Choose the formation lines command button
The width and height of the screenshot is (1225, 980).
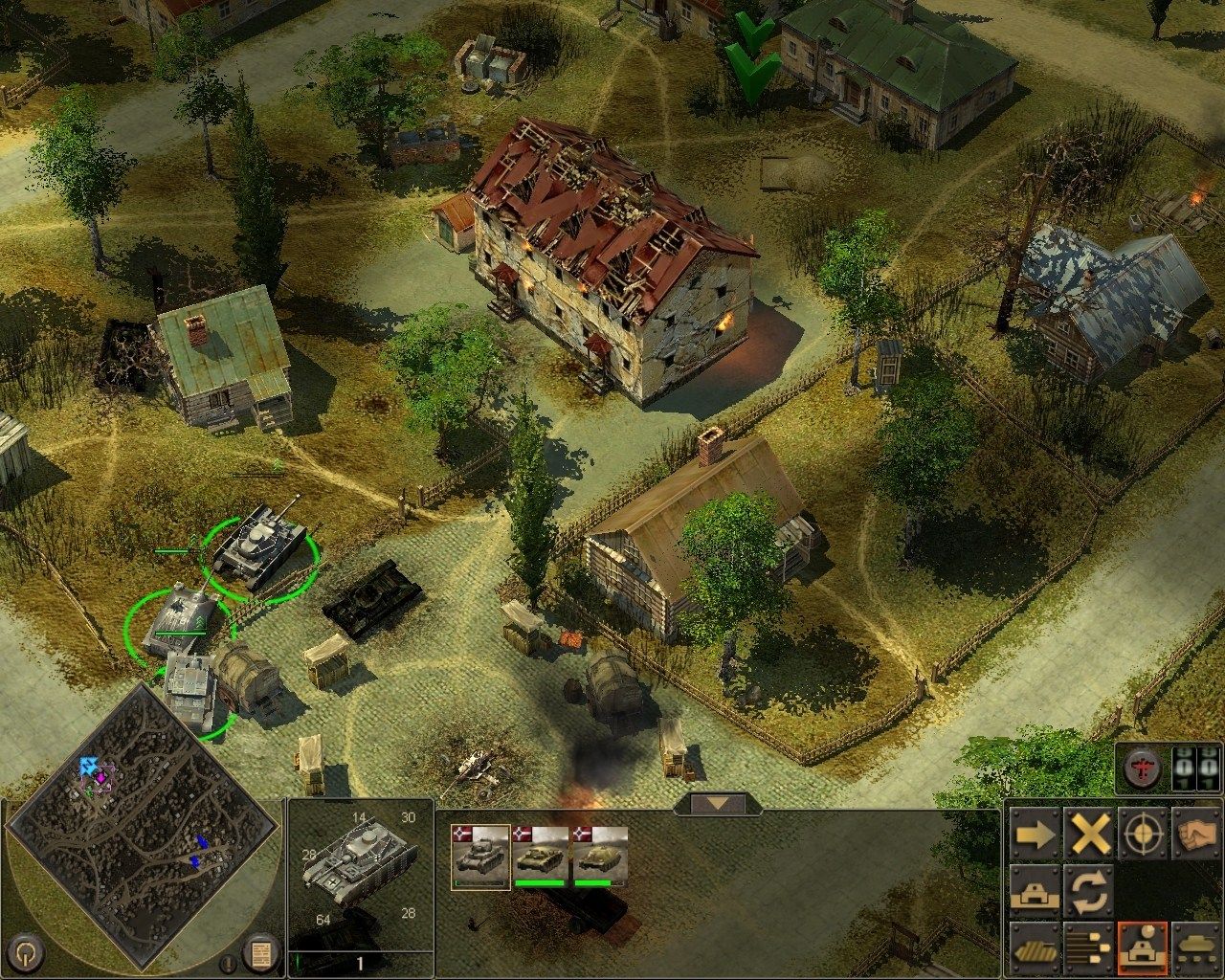point(1089,947)
